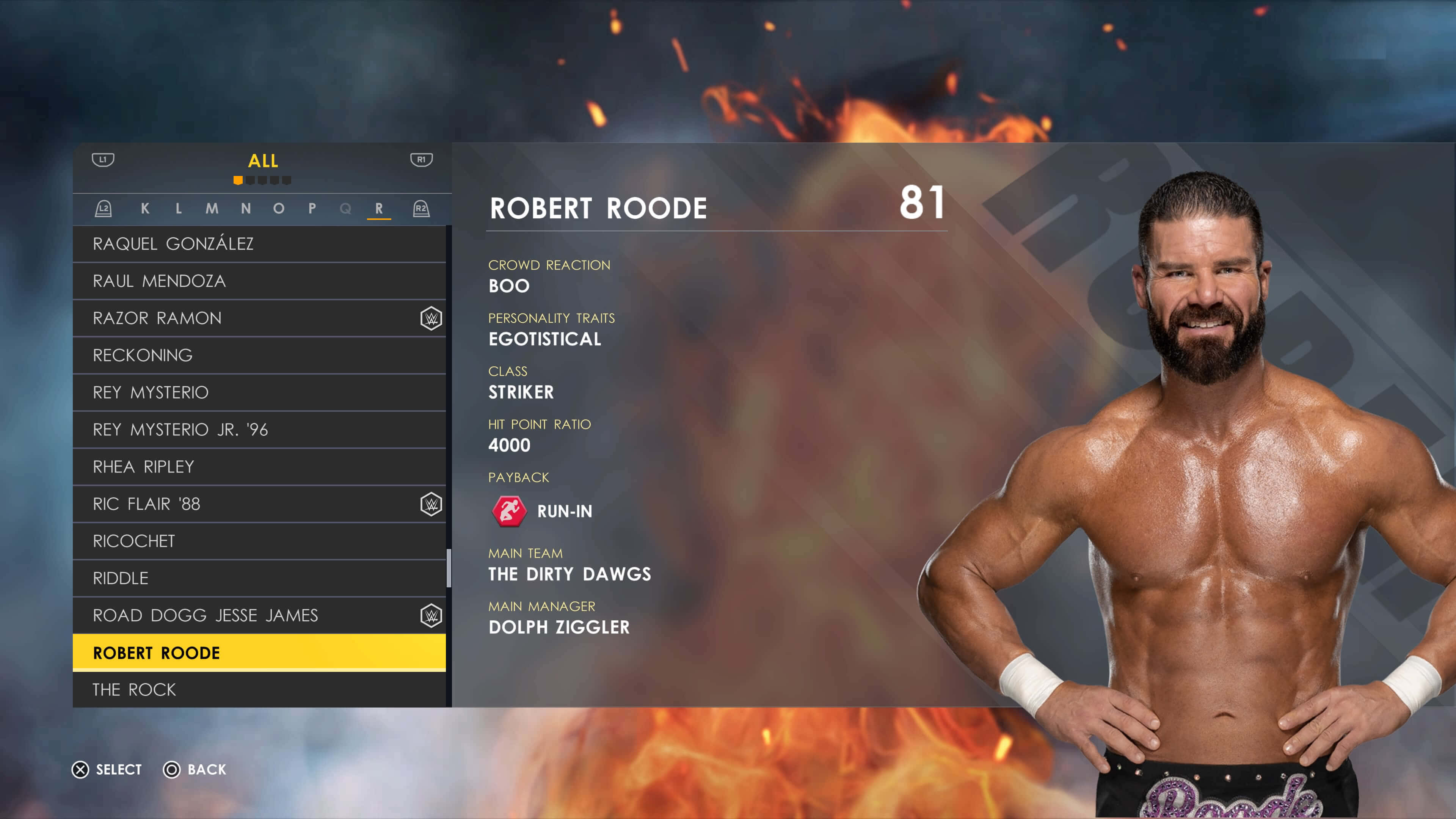Jump to letter L in the alphabet filter
Image resolution: width=1456 pixels, height=819 pixels.
[179, 209]
